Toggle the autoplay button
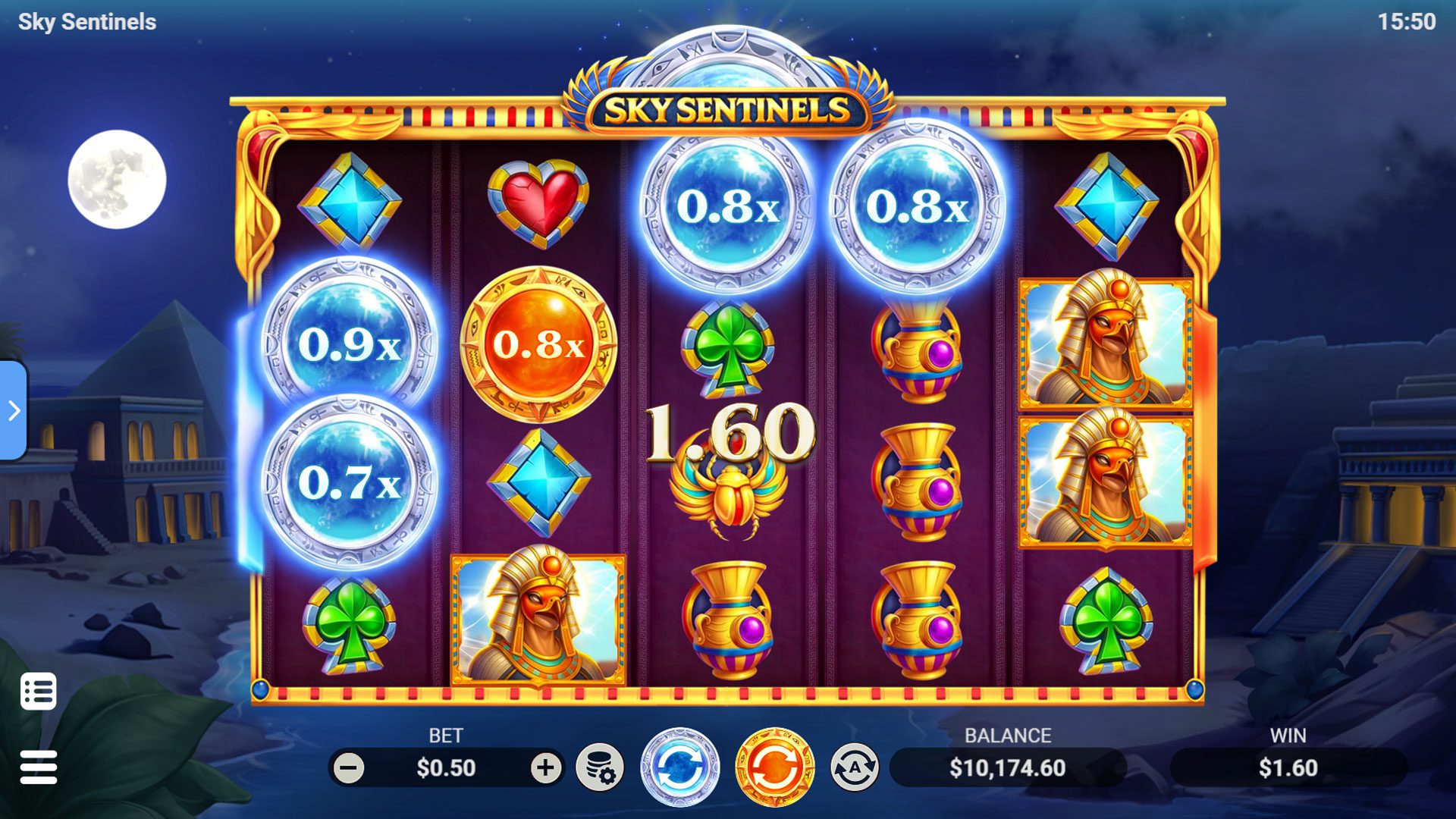 pyautogui.click(x=855, y=767)
